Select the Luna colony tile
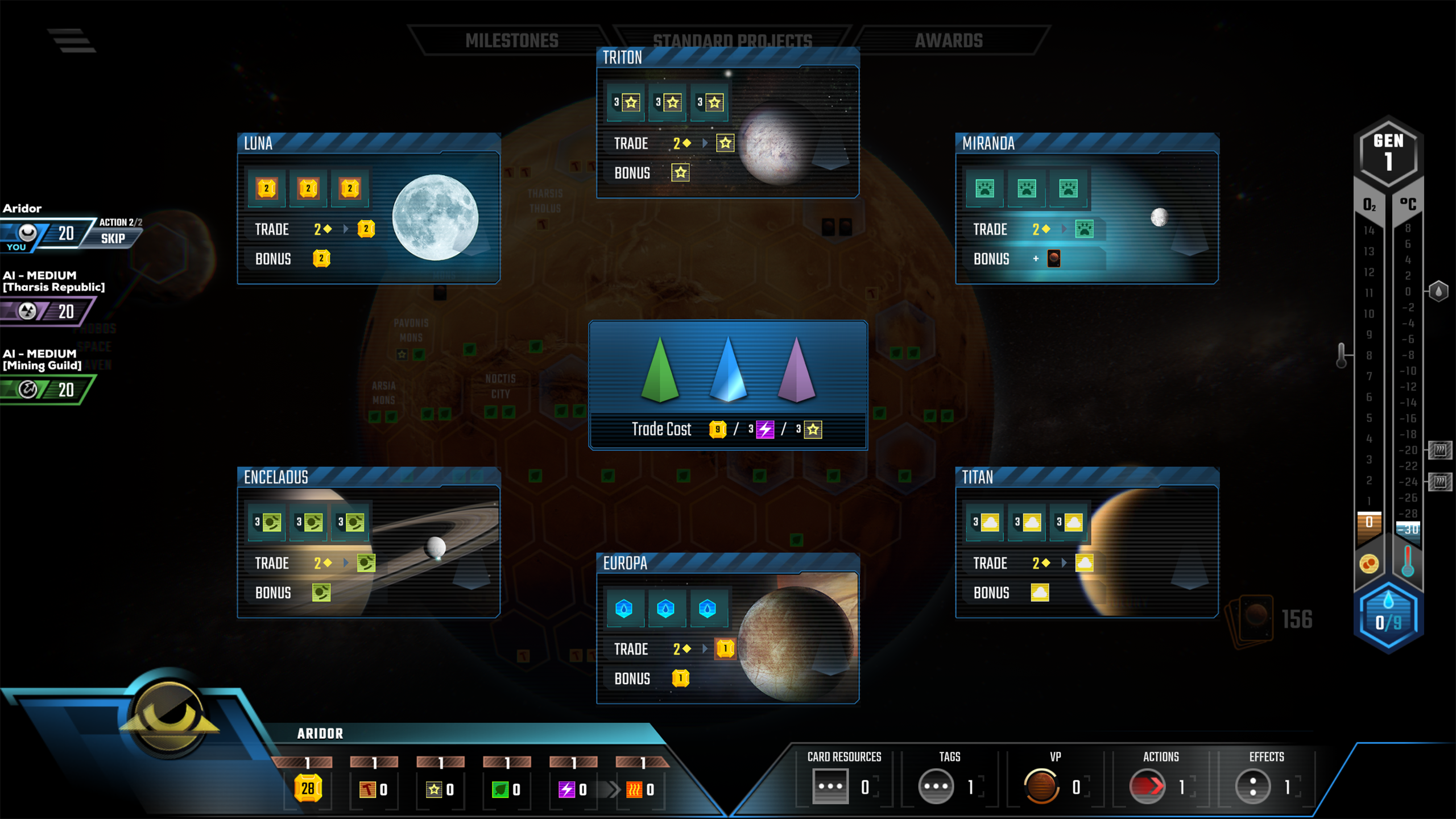This screenshot has width=1456, height=819. pos(369,208)
